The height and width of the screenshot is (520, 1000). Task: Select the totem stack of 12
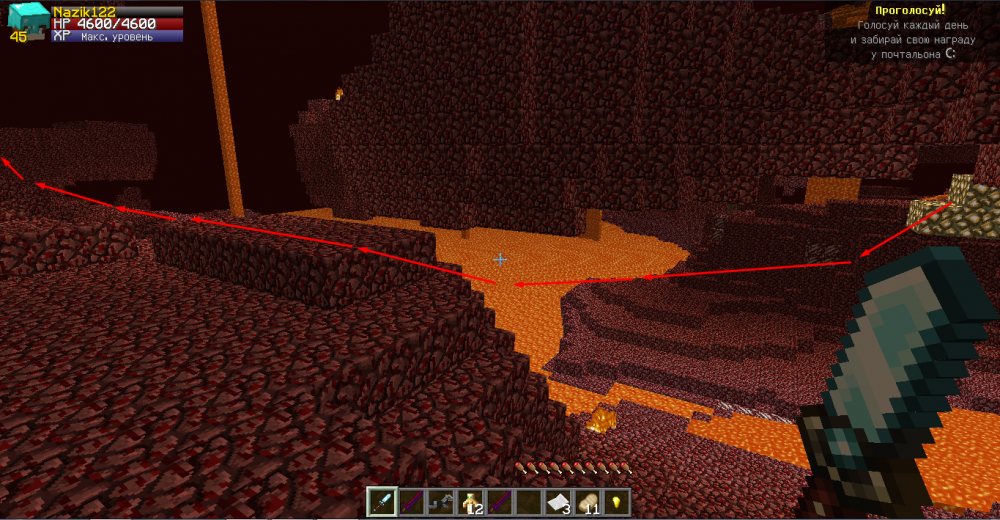(469, 501)
